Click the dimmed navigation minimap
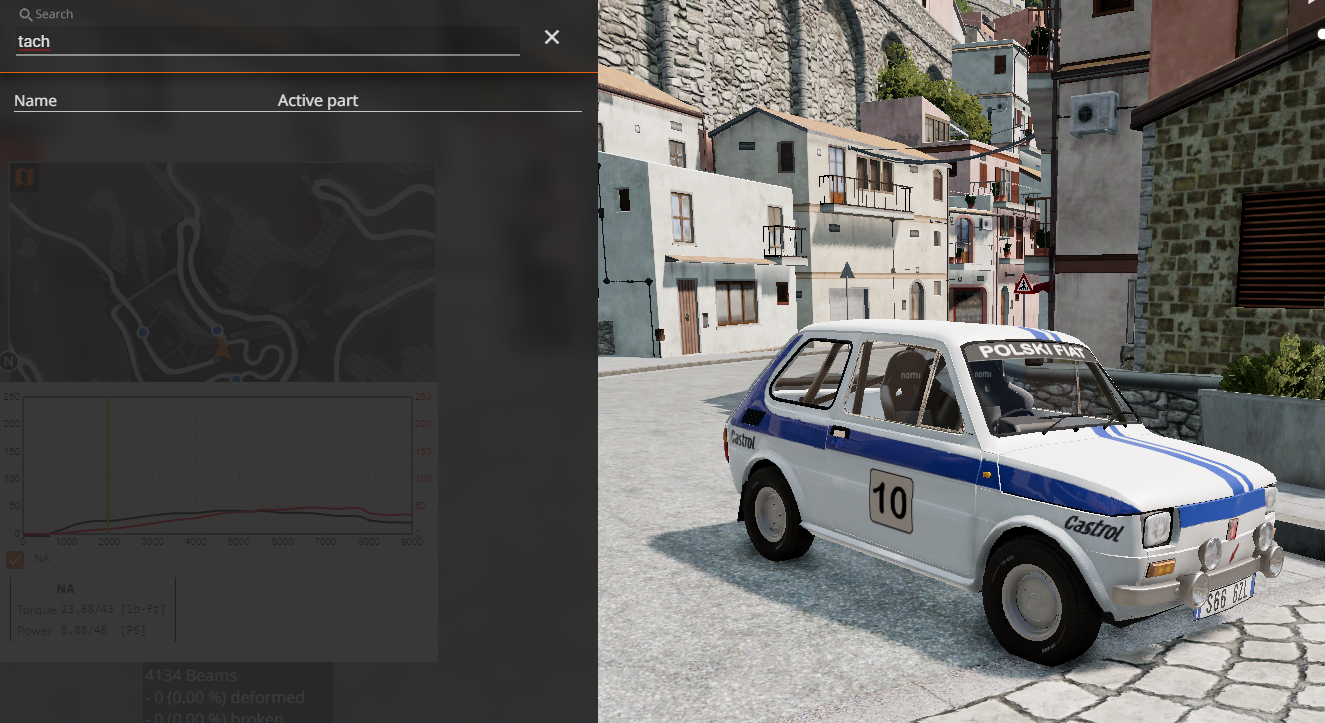This screenshot has width=1325, height=723. pyautogui.click(x=222, y=272)
